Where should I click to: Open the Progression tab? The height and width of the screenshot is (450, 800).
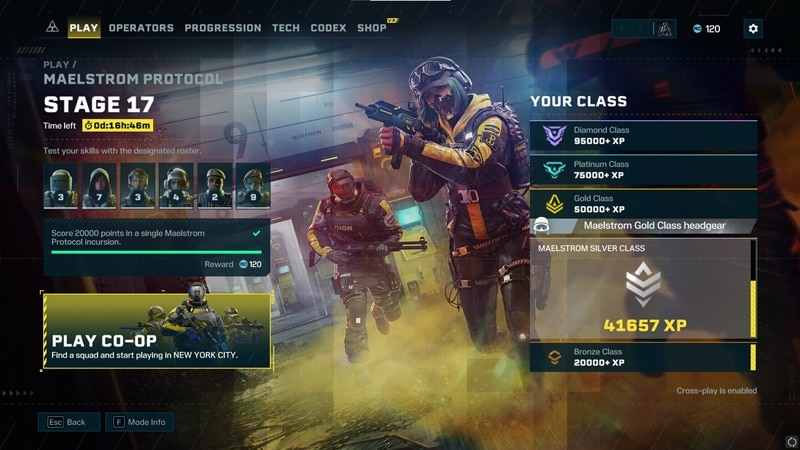[223, 28]
